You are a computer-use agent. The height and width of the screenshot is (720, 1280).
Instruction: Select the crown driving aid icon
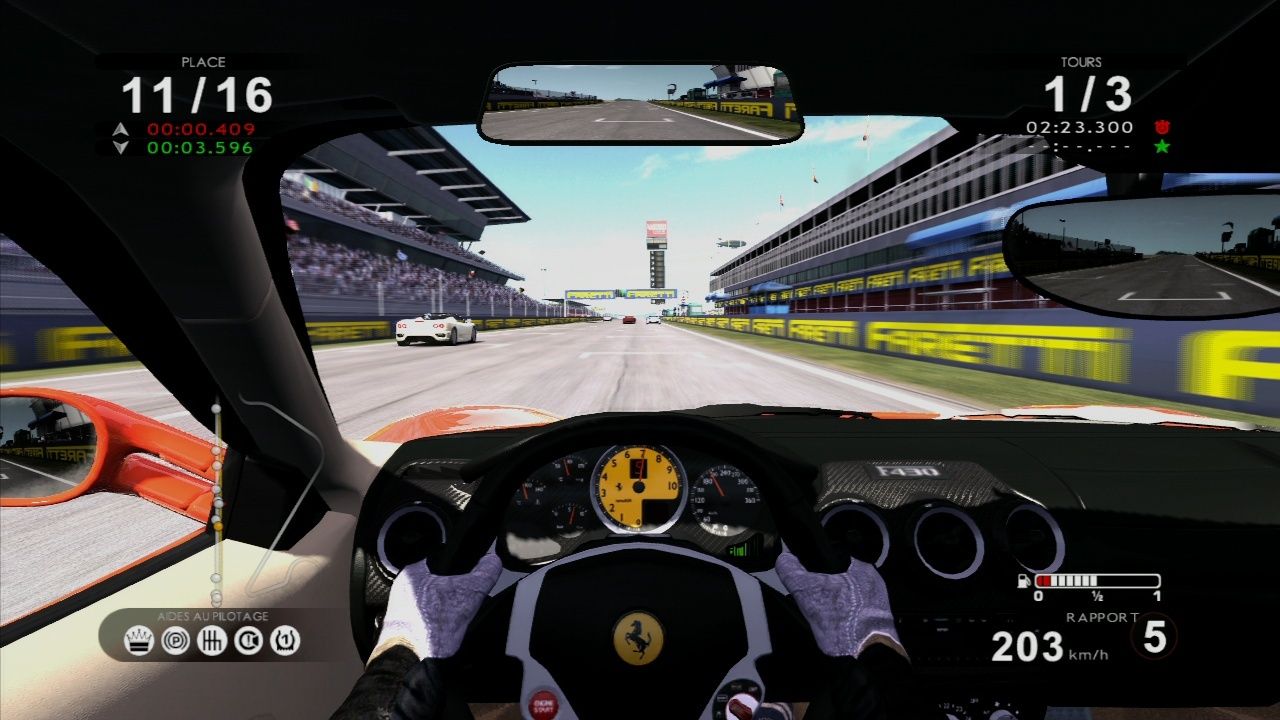pyautogui.click(x=139, y=641)
